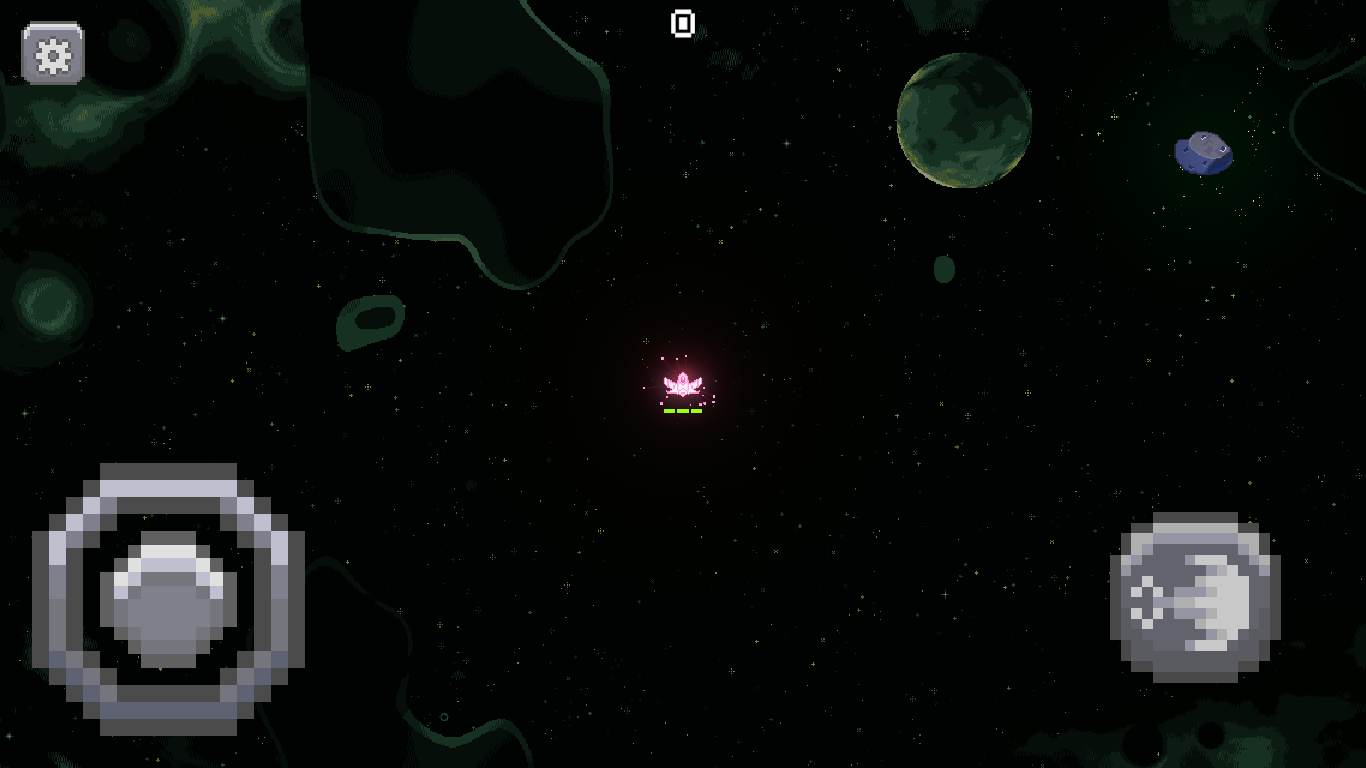Viewport: 1366px width, 768px height.
Task: Click the faint oval nebula above the planet
Action: pyautogui.click(x=943, y=268)
